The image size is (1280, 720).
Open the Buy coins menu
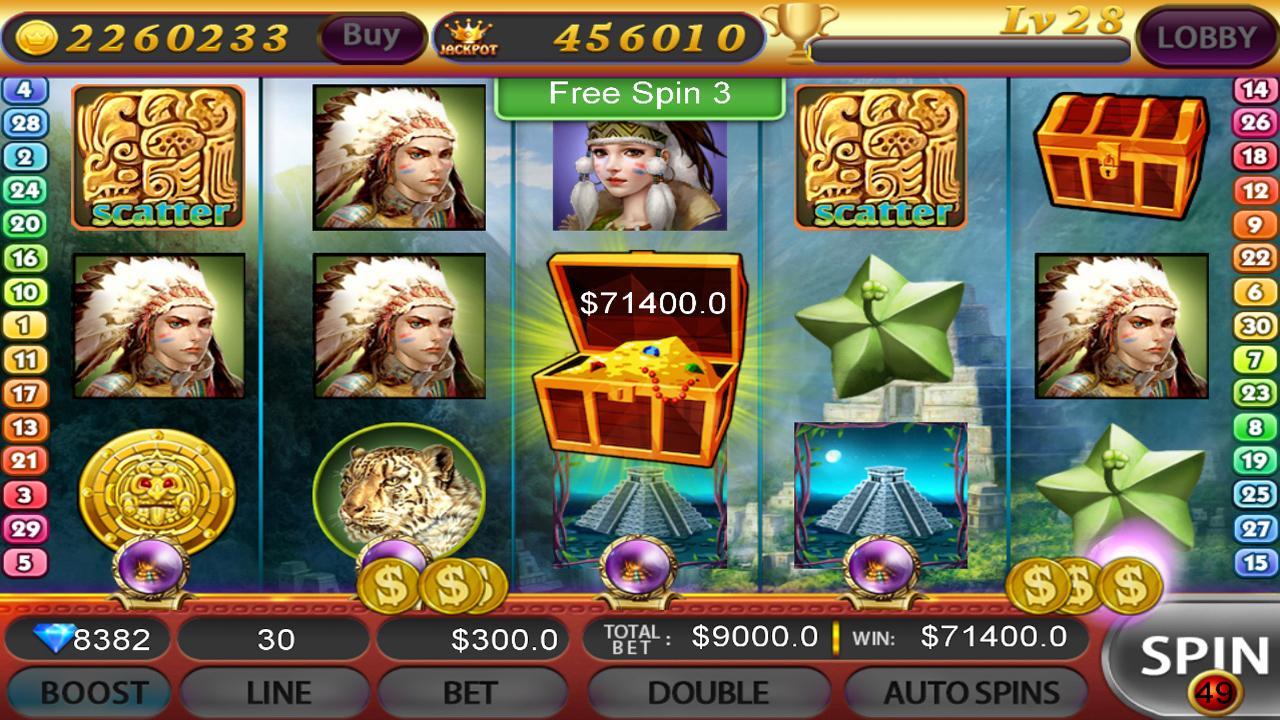[x=371, y=34]
